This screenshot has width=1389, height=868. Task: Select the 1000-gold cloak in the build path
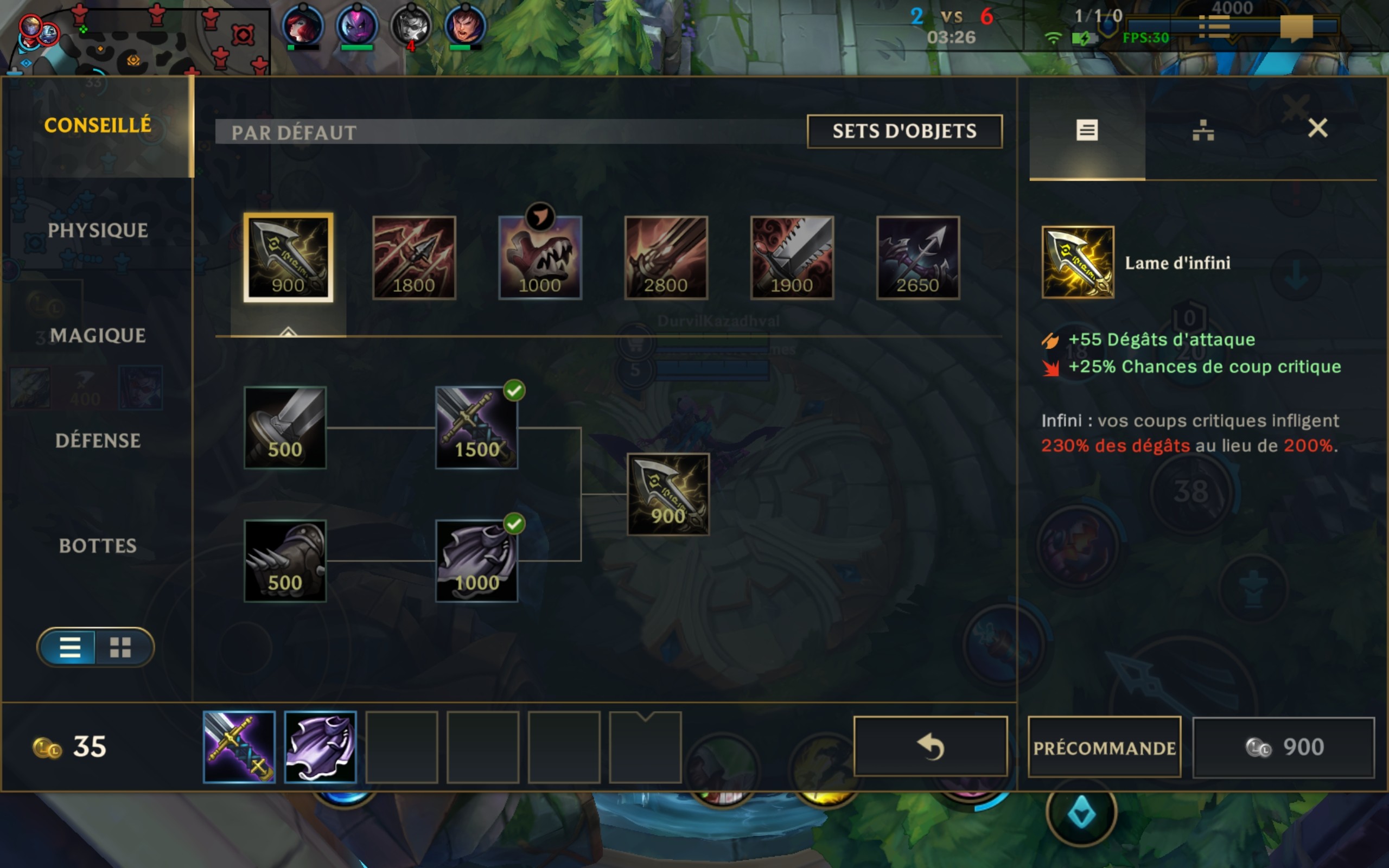click(476, 560)
